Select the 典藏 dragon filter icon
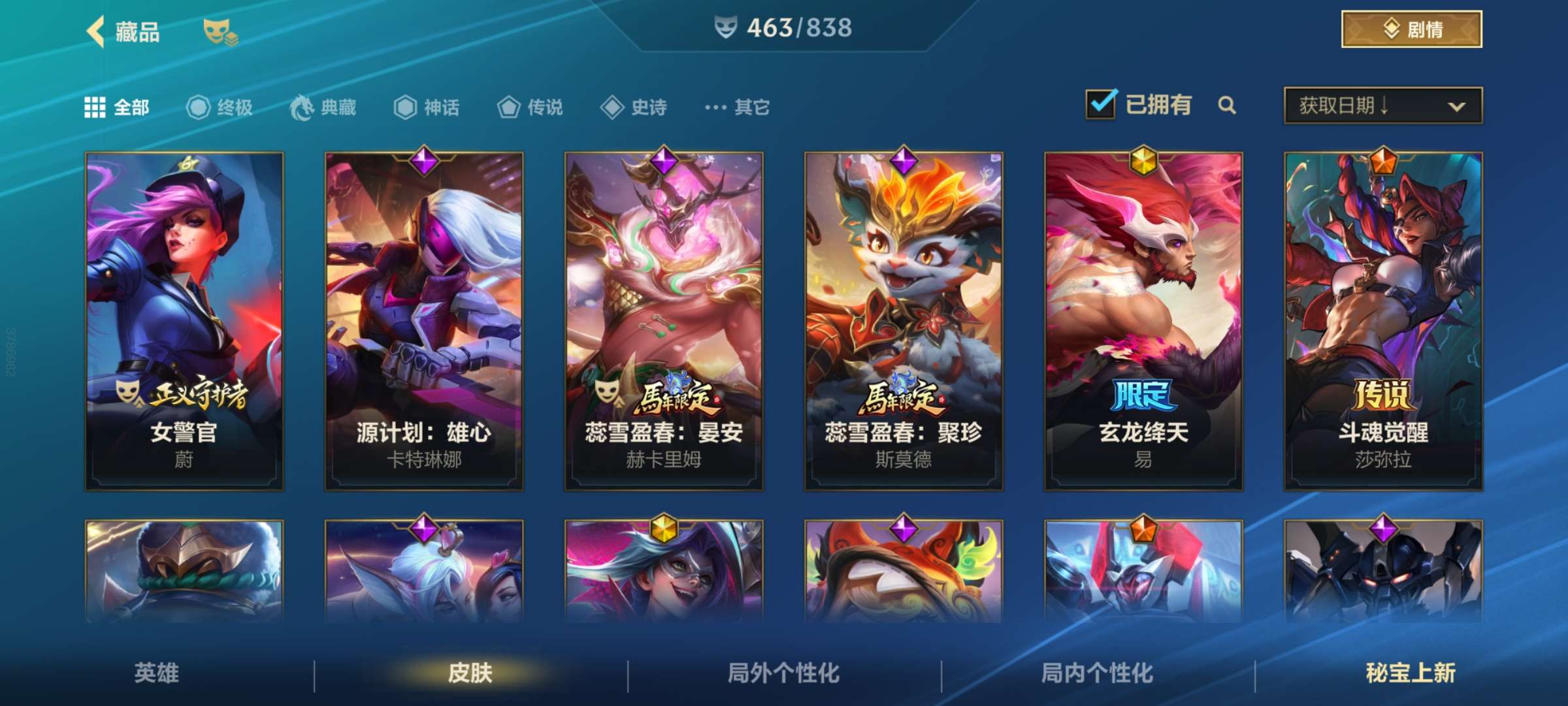1568x706 pixels. [x=300, y=107]
